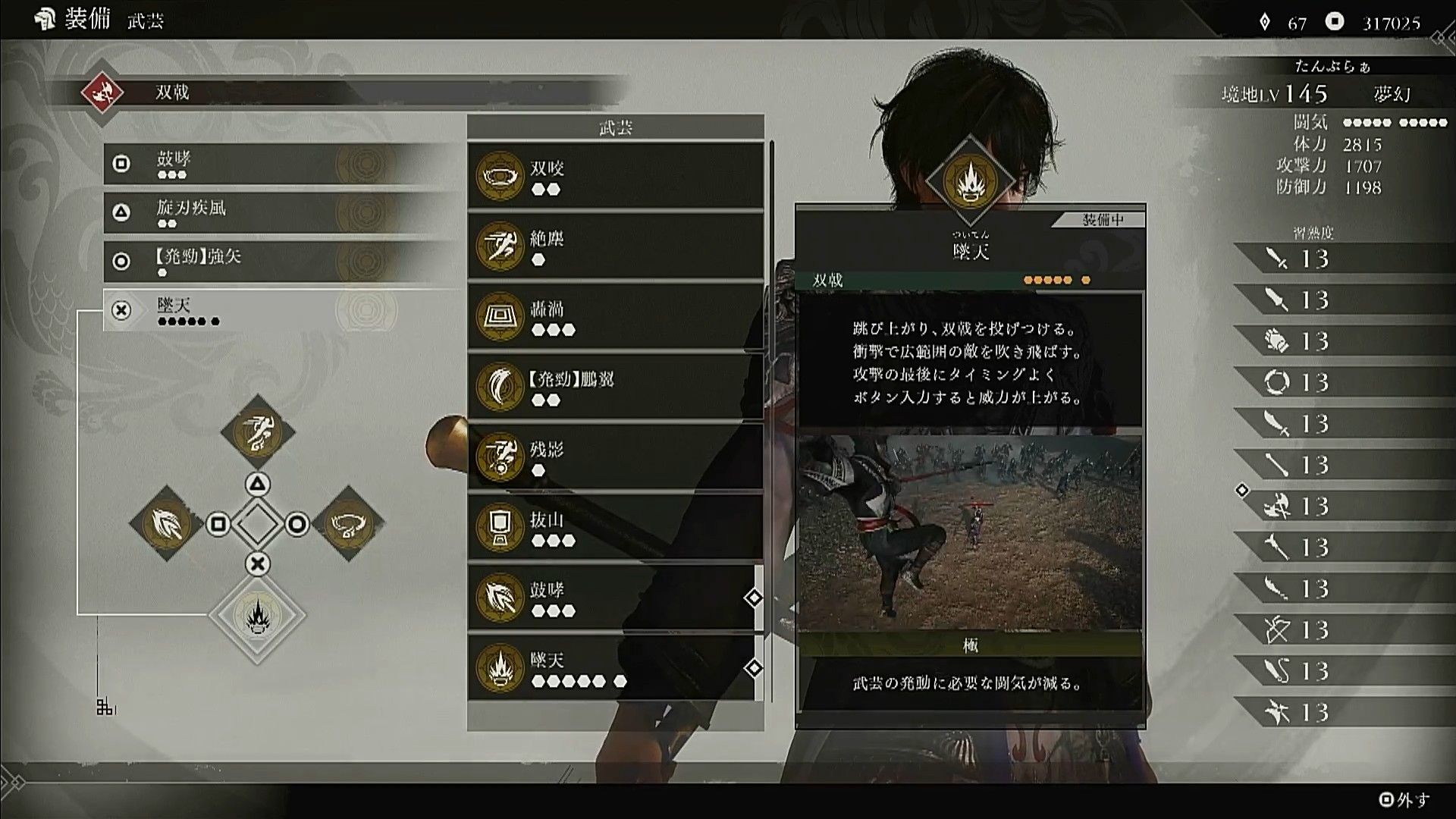The width and height of the screenshot is (1456, 819).
Task: Select 轟渦 from the arts list
Action: (615, 317)
